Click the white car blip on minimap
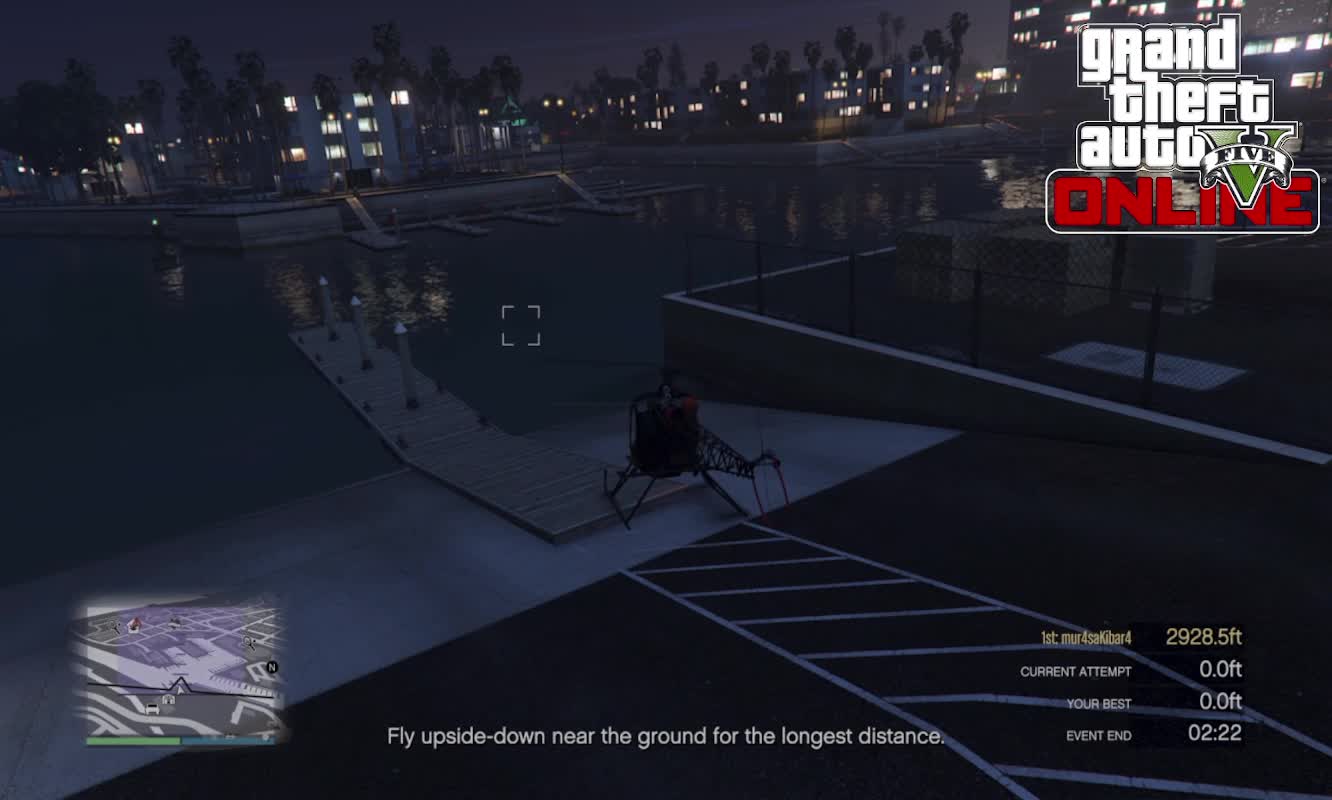This screenshot has height=800, width=1332. (152, 709)
